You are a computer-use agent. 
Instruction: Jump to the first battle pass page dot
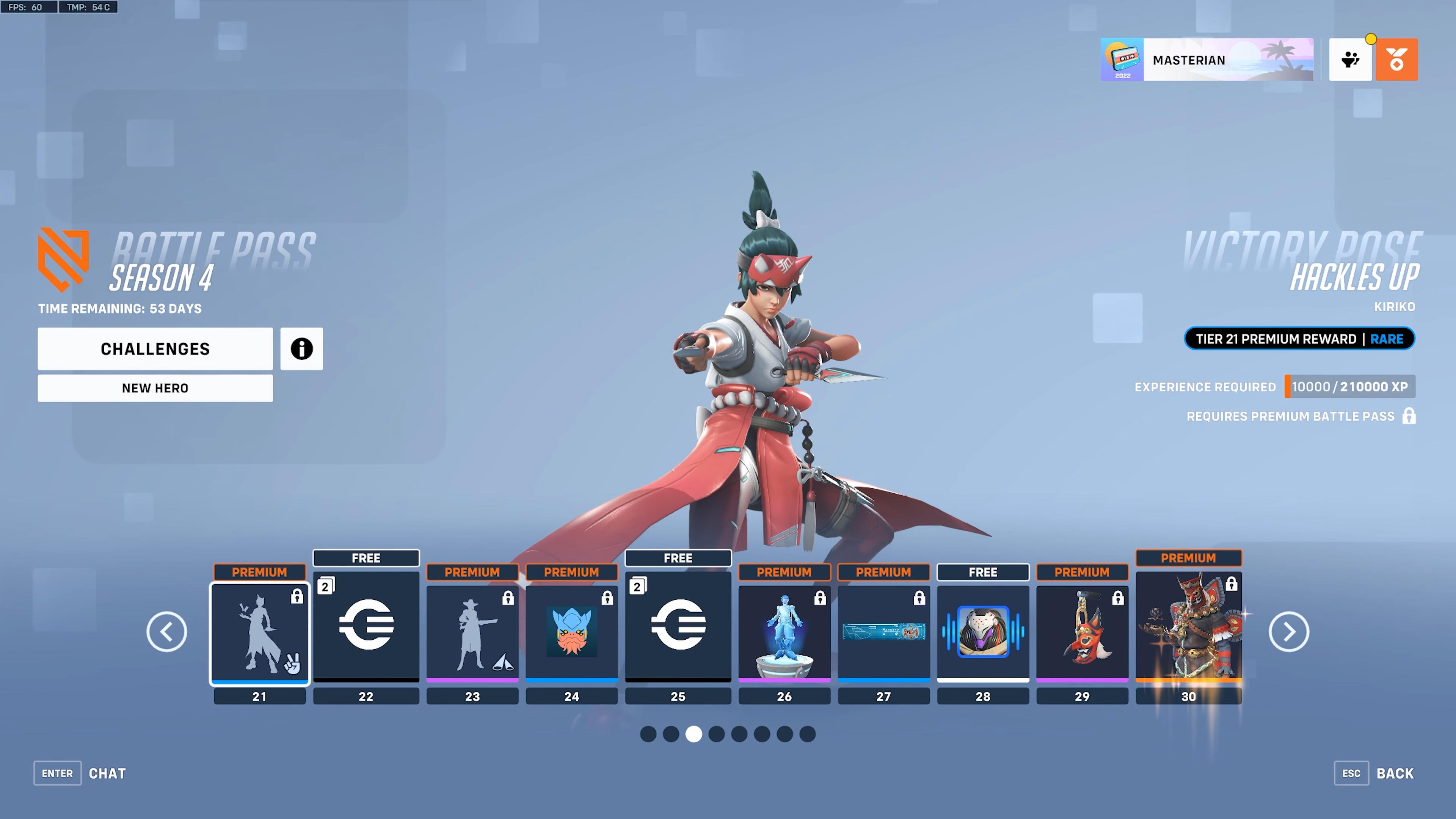coord(648,734)
